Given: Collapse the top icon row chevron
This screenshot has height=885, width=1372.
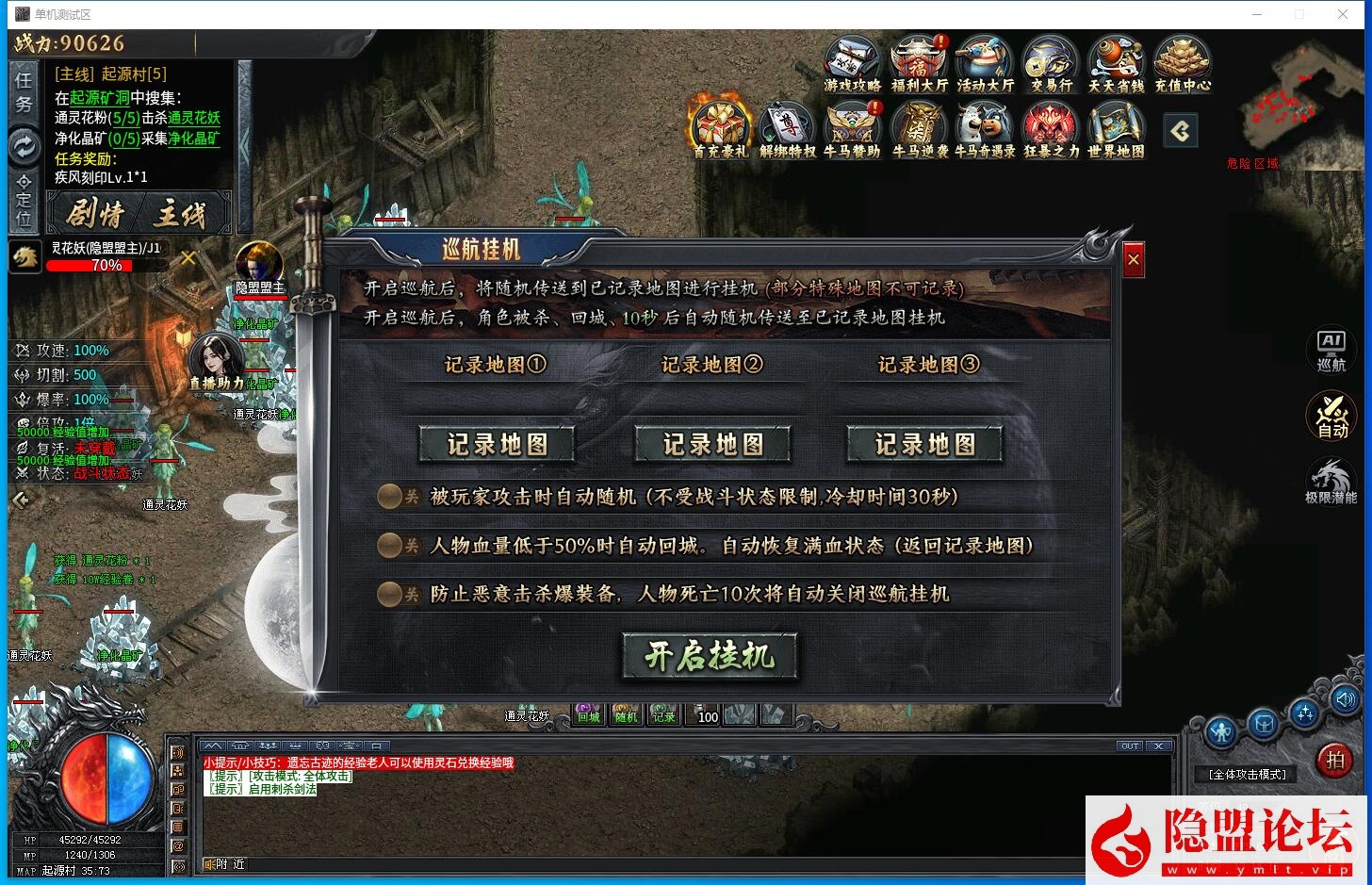Looking at the screenshot, I should 1181,131.
